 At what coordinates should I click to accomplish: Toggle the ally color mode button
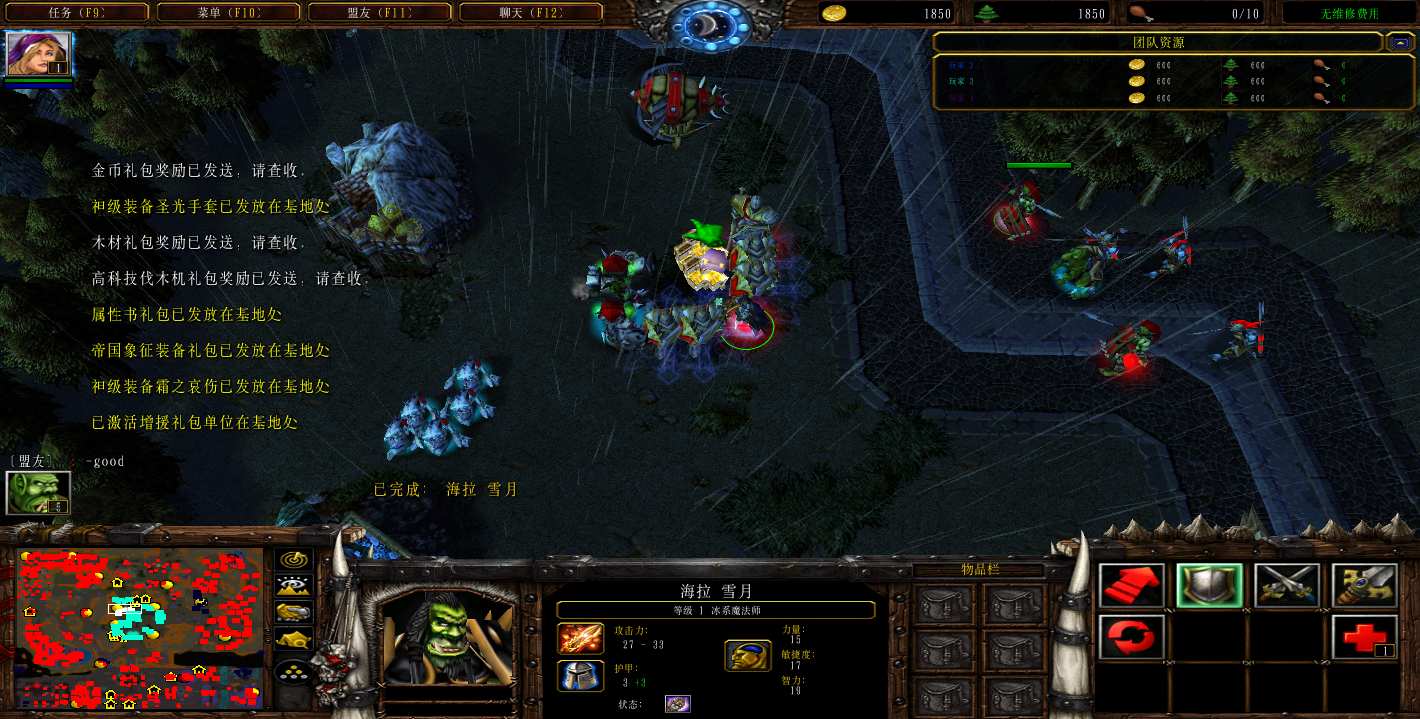click(294, 612)
